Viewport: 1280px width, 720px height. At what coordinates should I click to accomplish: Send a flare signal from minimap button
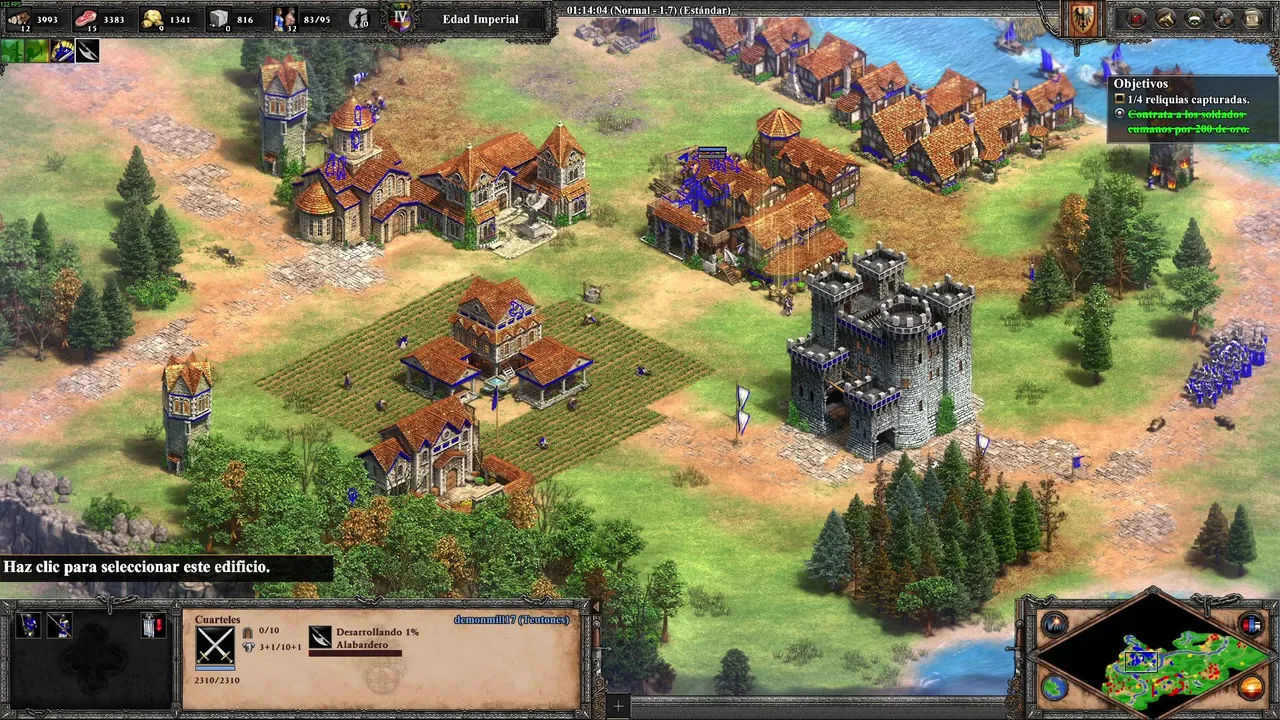pos(1054,625)
